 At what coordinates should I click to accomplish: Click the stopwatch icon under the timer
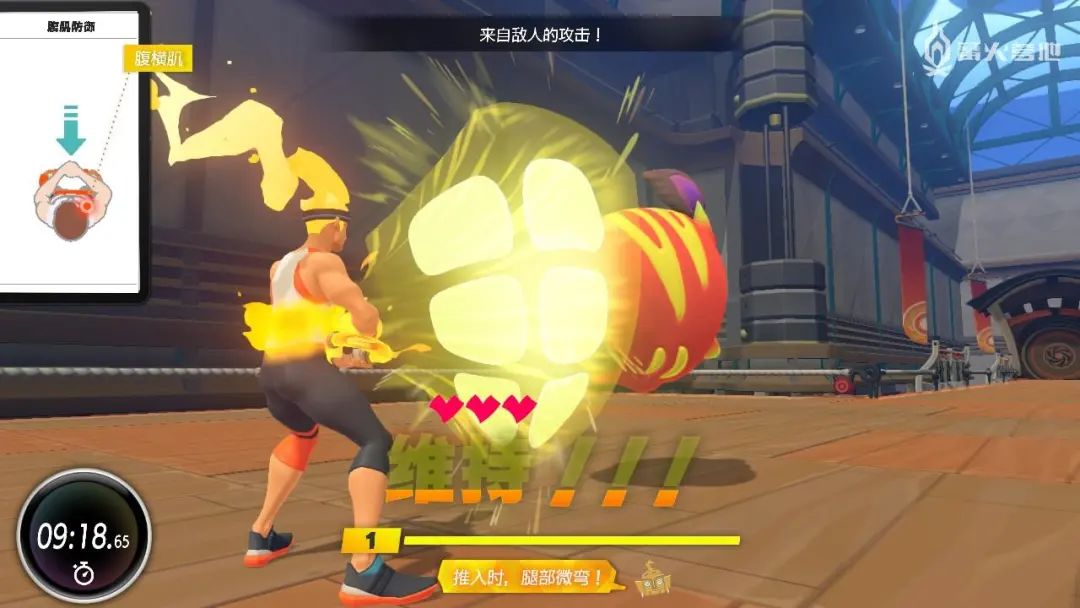83,574
